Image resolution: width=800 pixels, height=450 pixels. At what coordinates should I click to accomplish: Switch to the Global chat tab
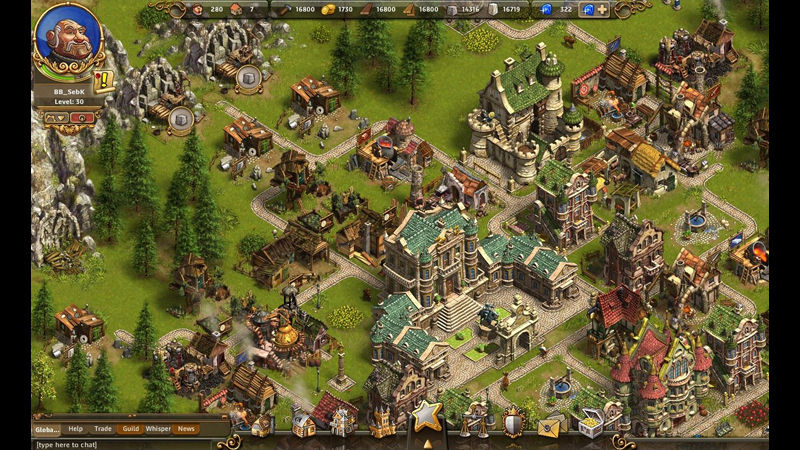pos(47,429)
